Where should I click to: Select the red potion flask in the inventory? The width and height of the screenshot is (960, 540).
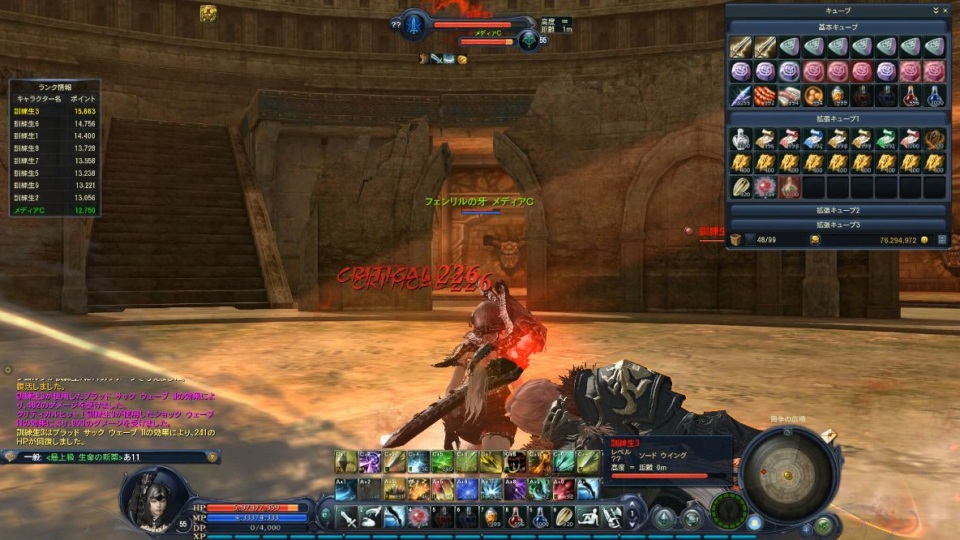click(910, 96)
